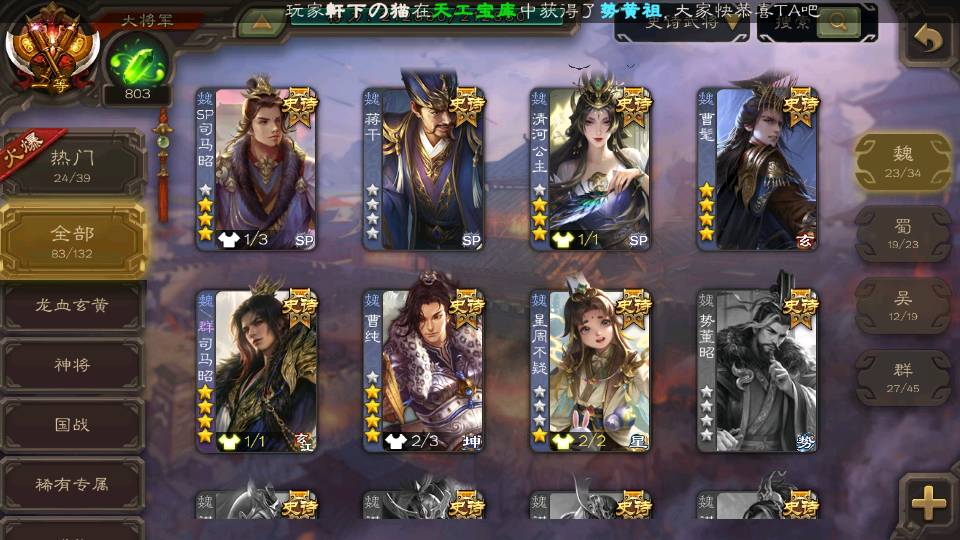Switch to the 全部 category tab

(x=72, y=240)
